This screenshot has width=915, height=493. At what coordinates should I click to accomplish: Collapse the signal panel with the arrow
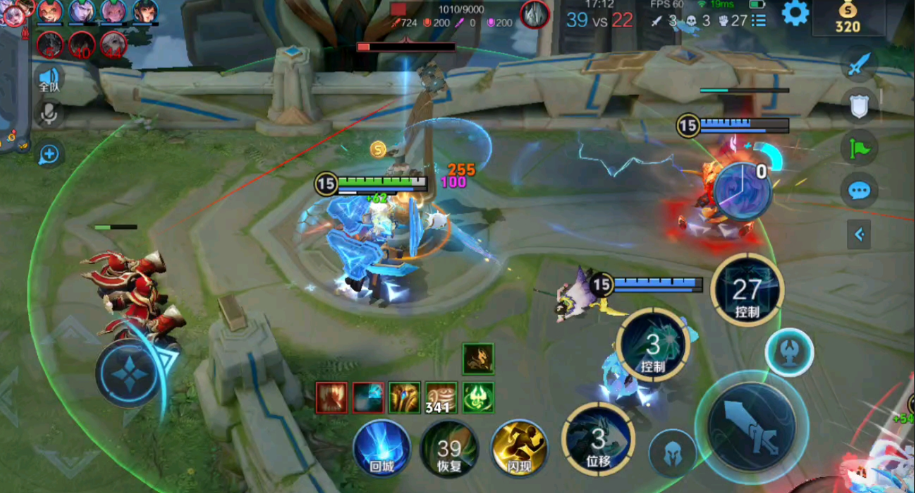pos(858,235)
